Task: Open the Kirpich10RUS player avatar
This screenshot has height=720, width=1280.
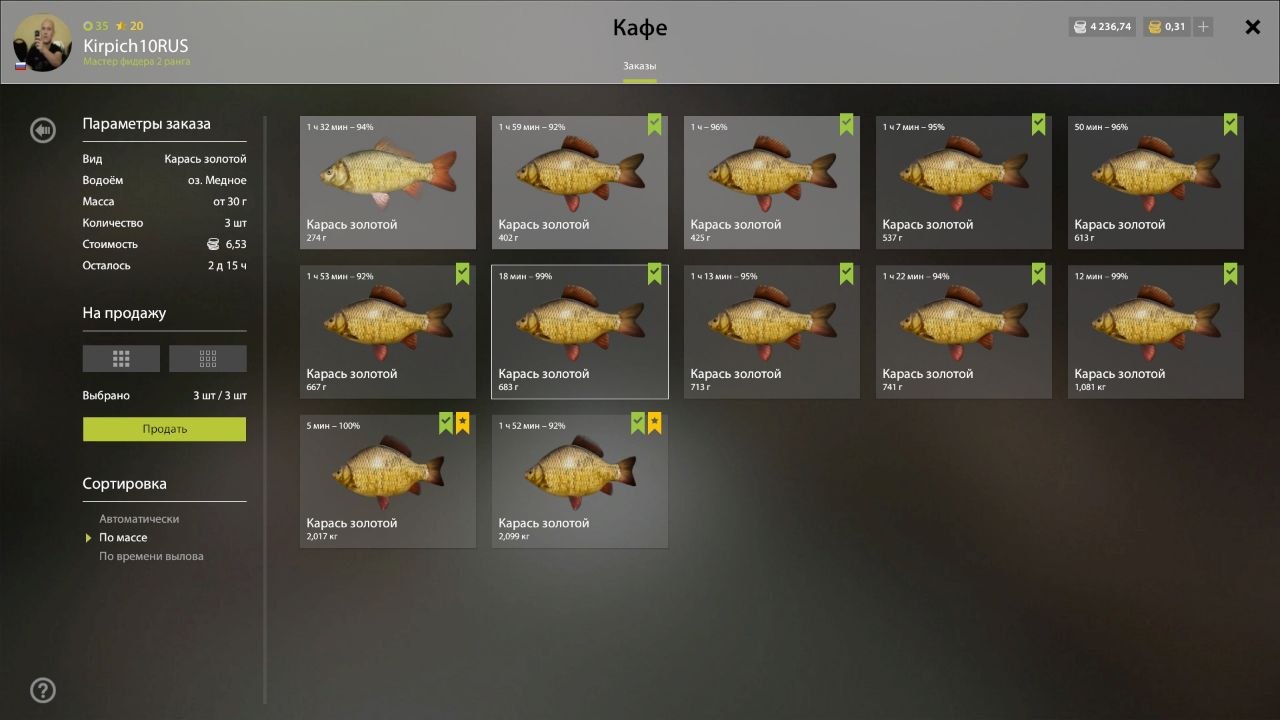Action: click(x=42, y=43)
